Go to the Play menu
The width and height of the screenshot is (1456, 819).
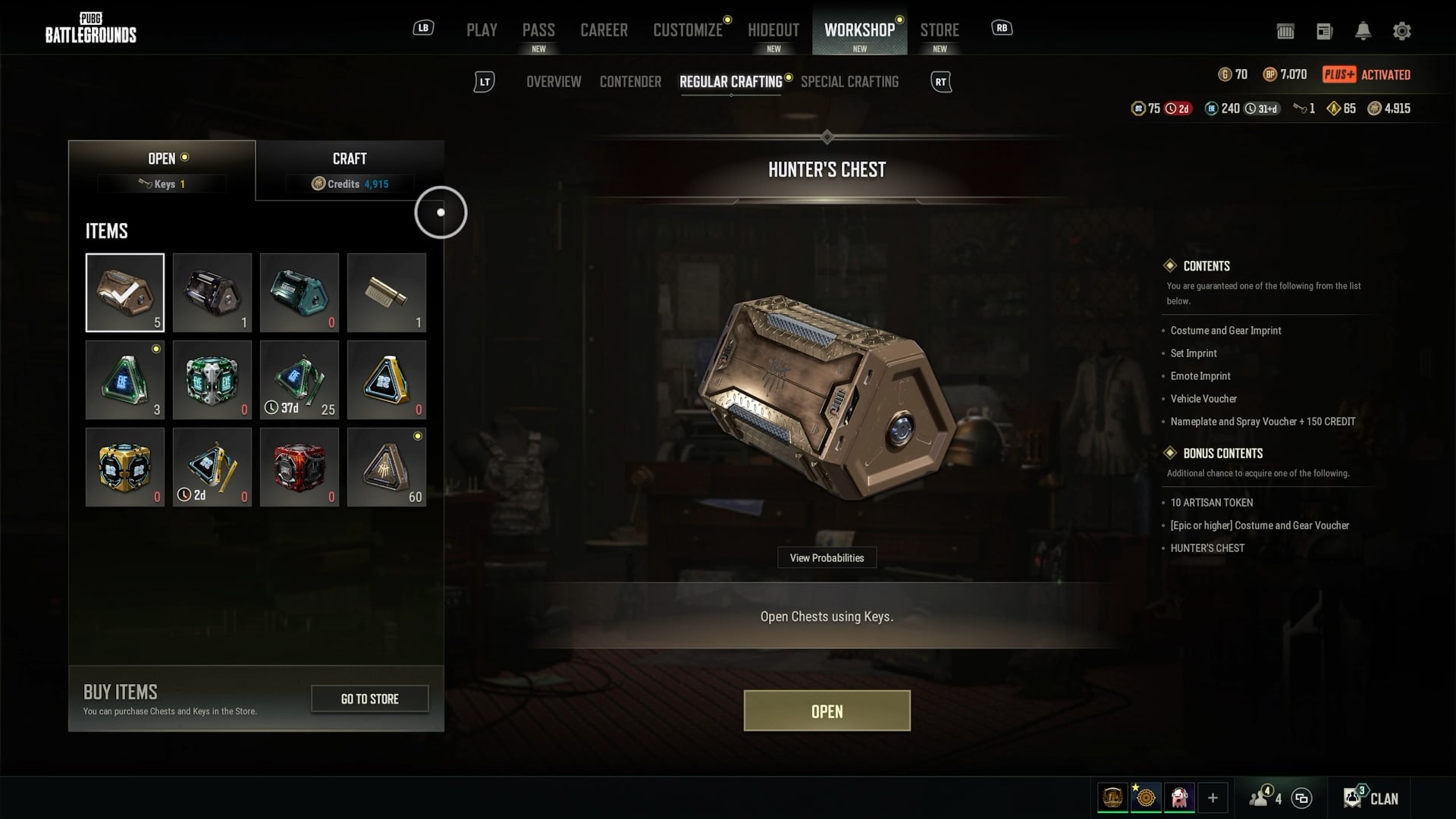pos(482,30)
